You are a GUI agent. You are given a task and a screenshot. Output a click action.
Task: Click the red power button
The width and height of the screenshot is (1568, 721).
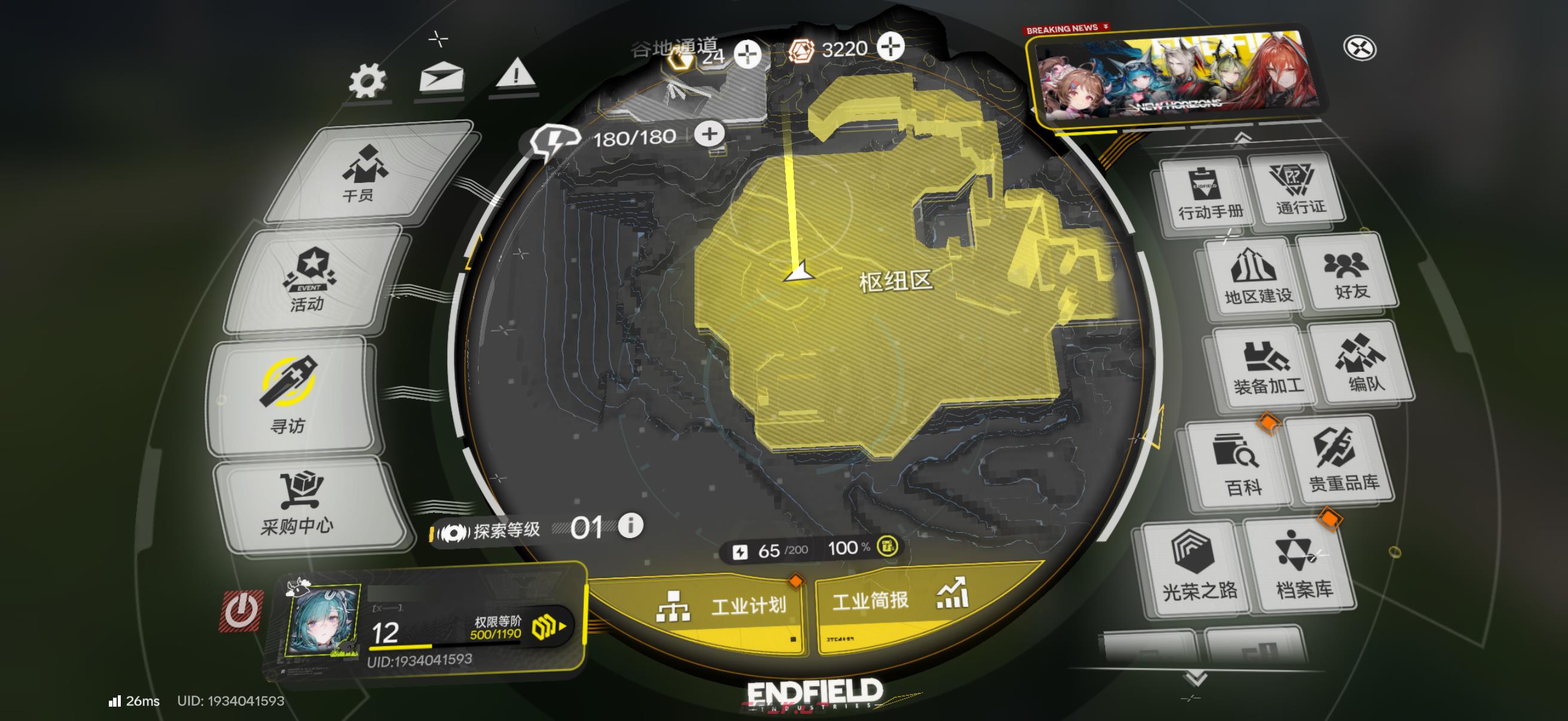pos(242,610)
